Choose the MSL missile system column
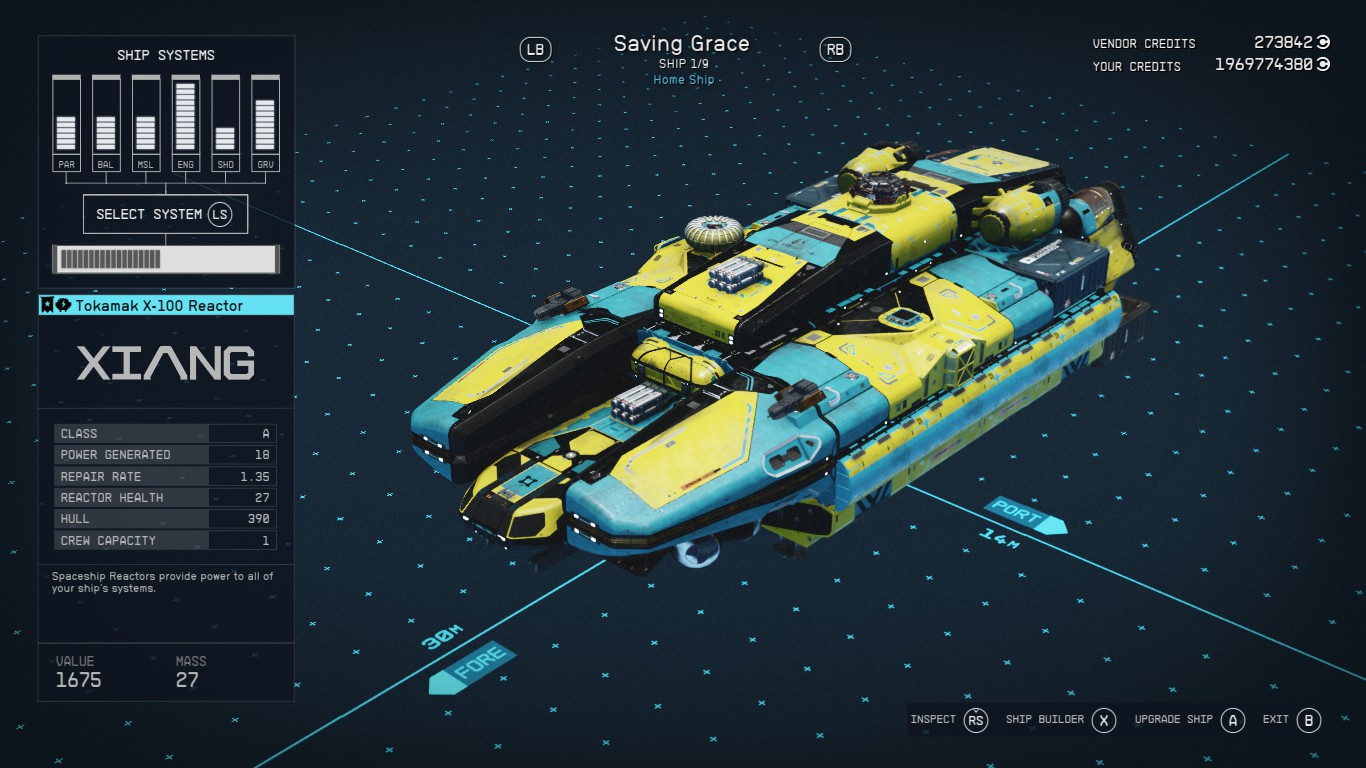 [146, 124]
